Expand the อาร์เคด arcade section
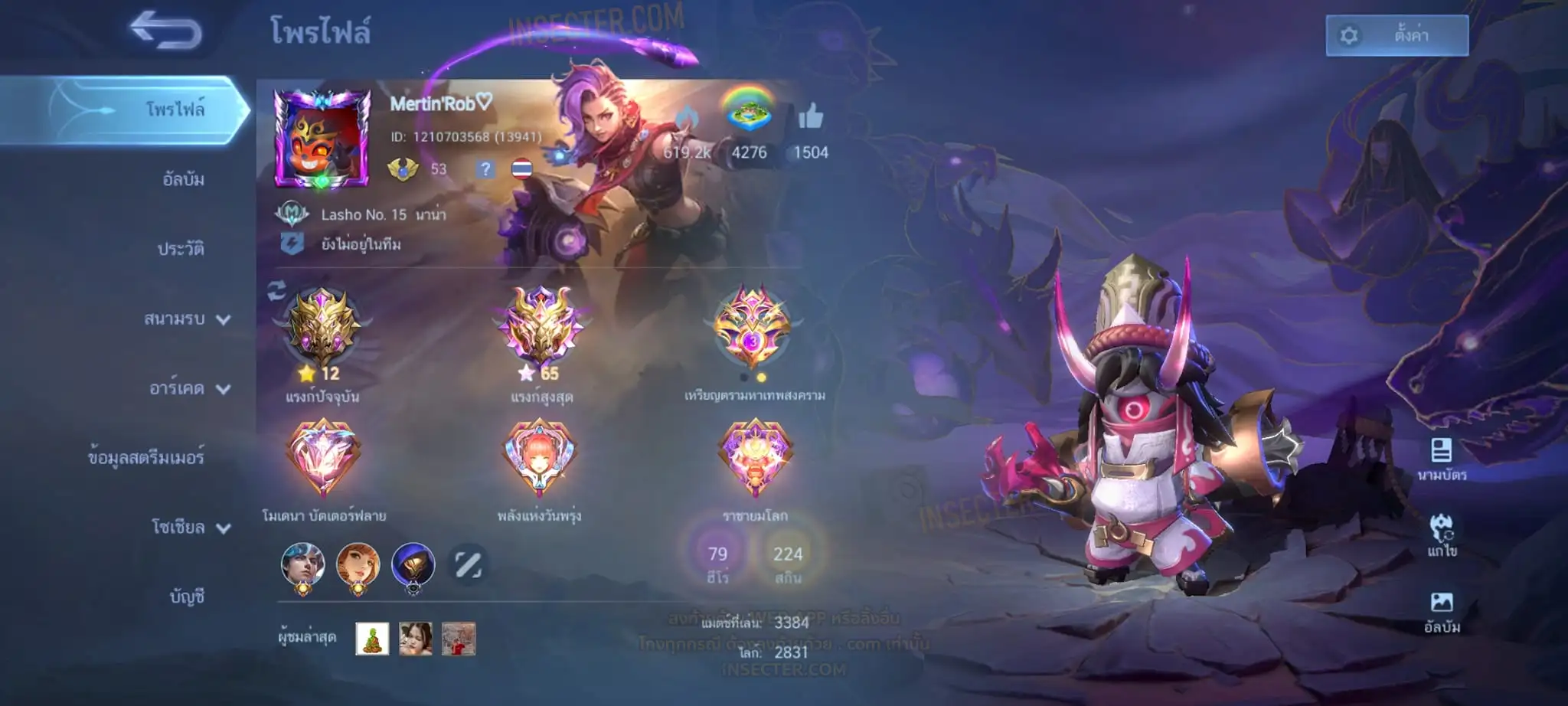The height and width of the screenshot is (706, 1568). (189, 388)
